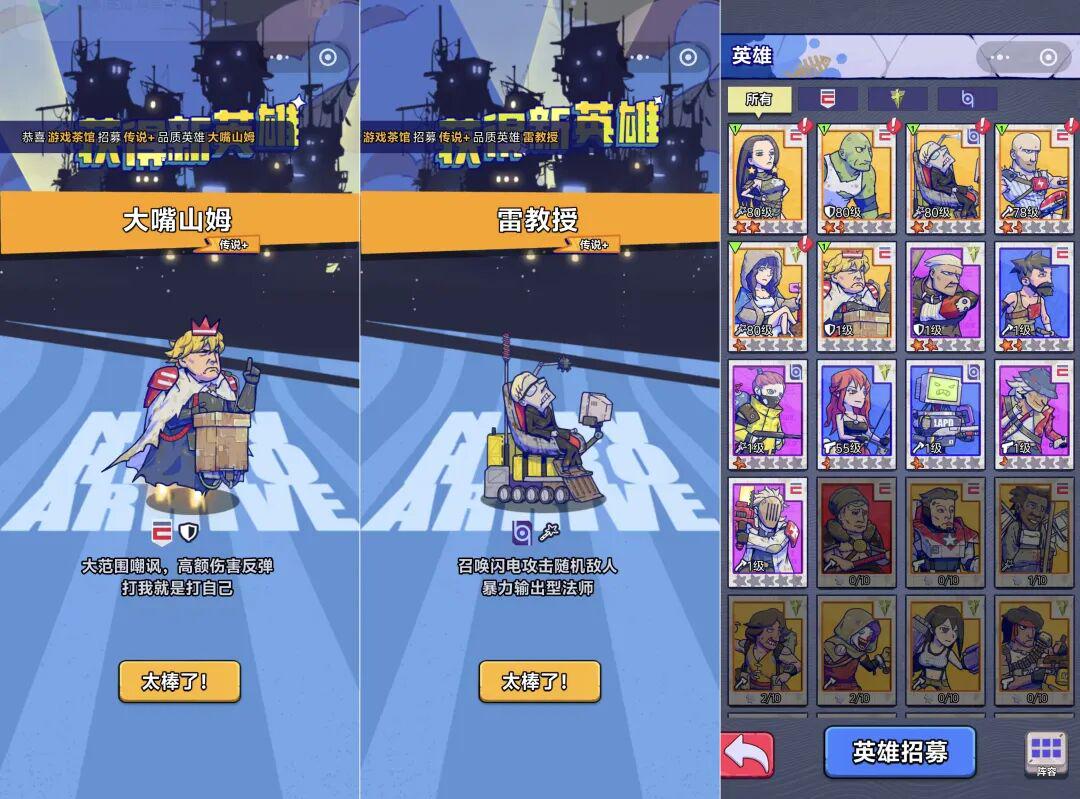1080x799 pixels.
Task: Switch to the 所有 all heroes tab
Action: (759, 99)
